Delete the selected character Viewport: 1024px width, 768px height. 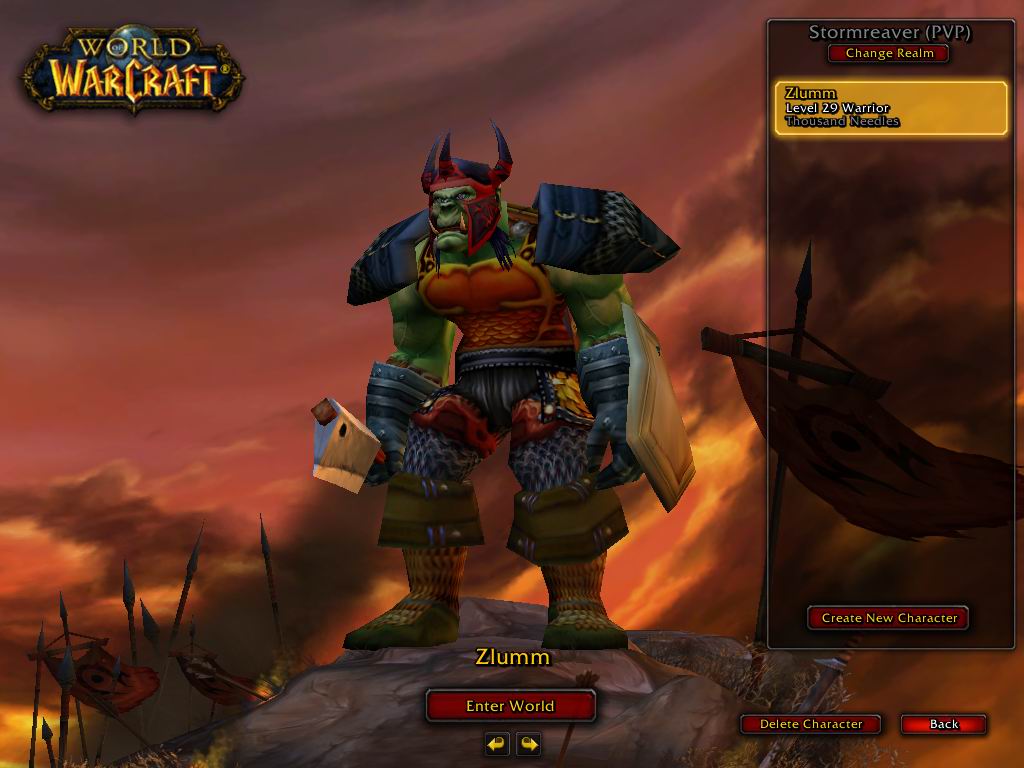coord(811,724)
